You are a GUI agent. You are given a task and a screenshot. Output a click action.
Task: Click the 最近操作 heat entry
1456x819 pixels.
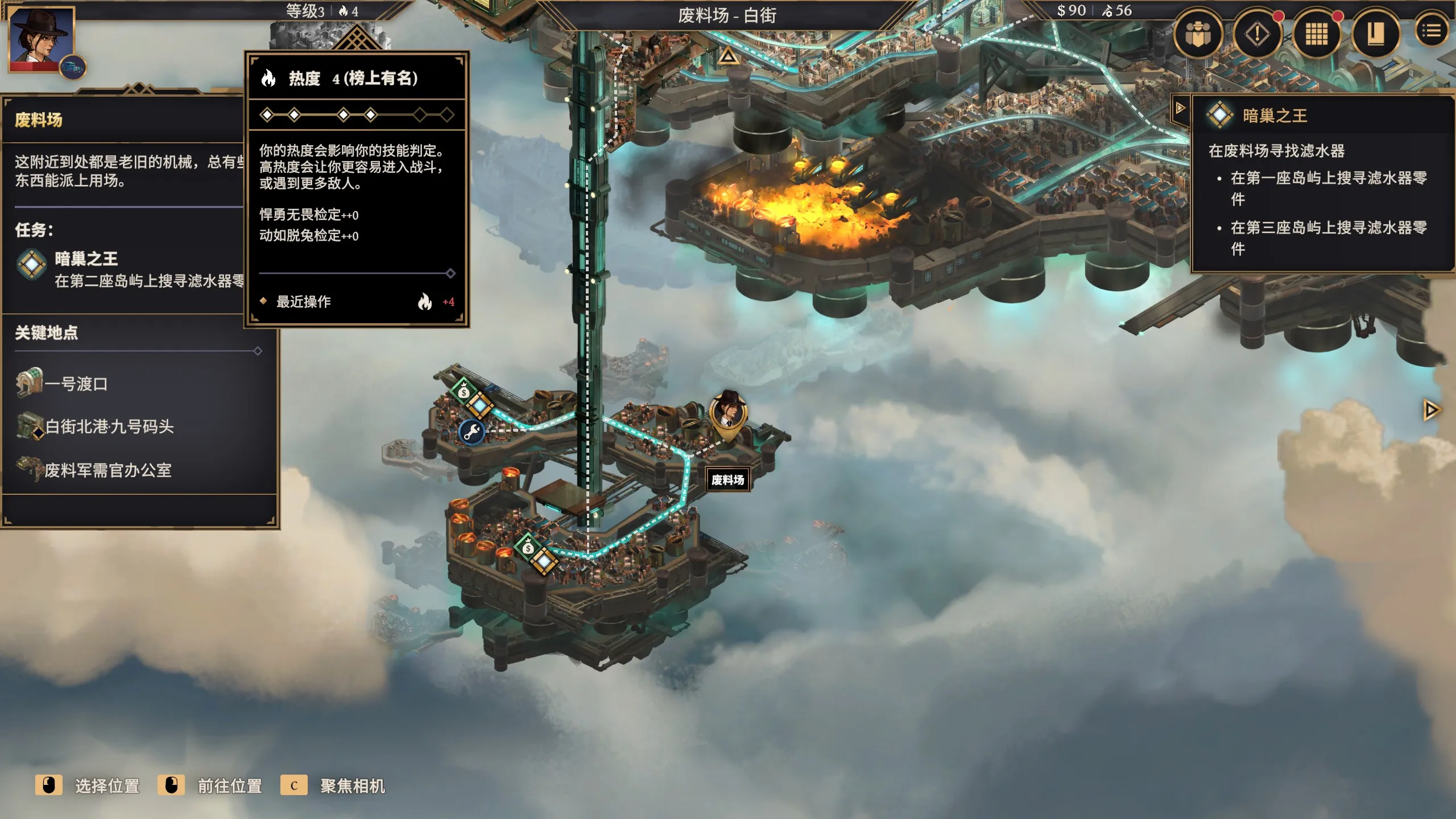304,302
